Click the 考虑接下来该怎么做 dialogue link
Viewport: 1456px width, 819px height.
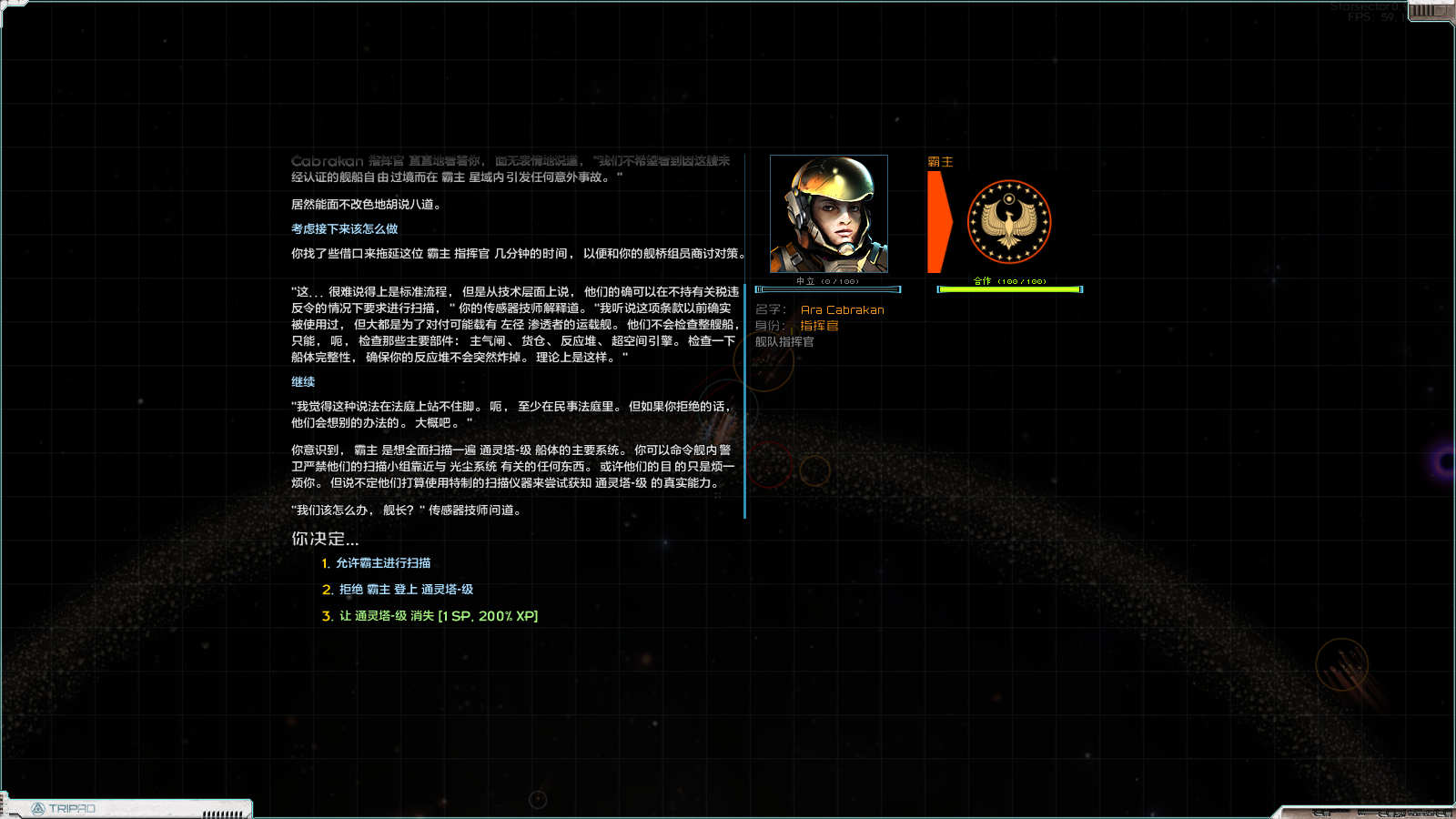coord(344,229)
